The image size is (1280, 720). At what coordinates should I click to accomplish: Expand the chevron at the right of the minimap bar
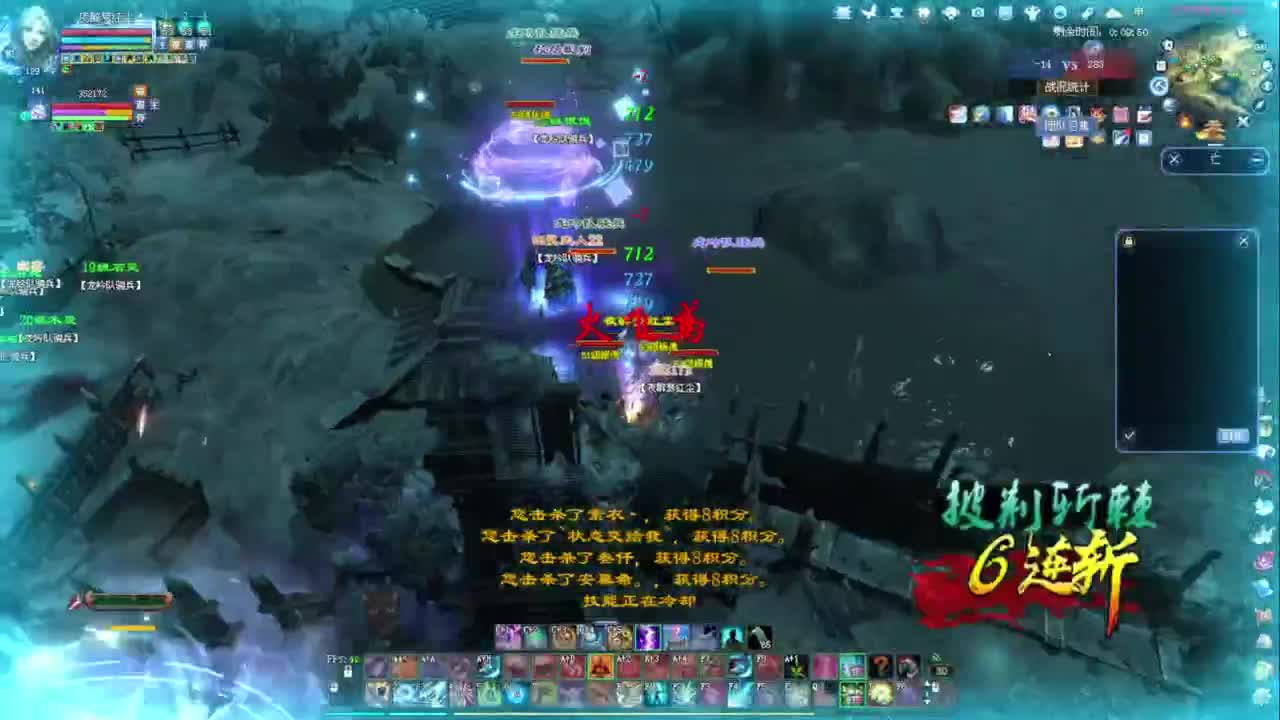1256,159
